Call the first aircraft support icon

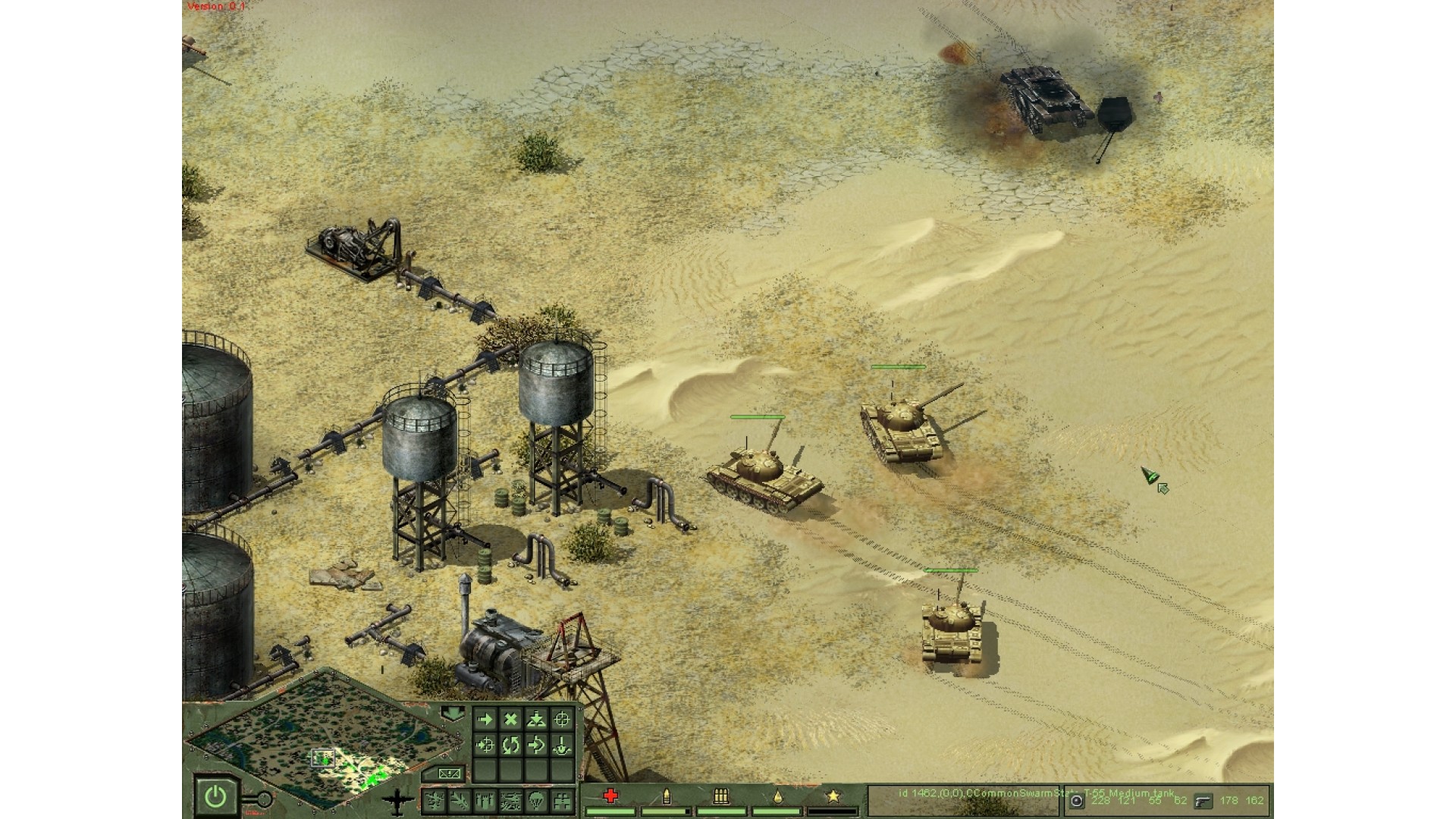435,799
